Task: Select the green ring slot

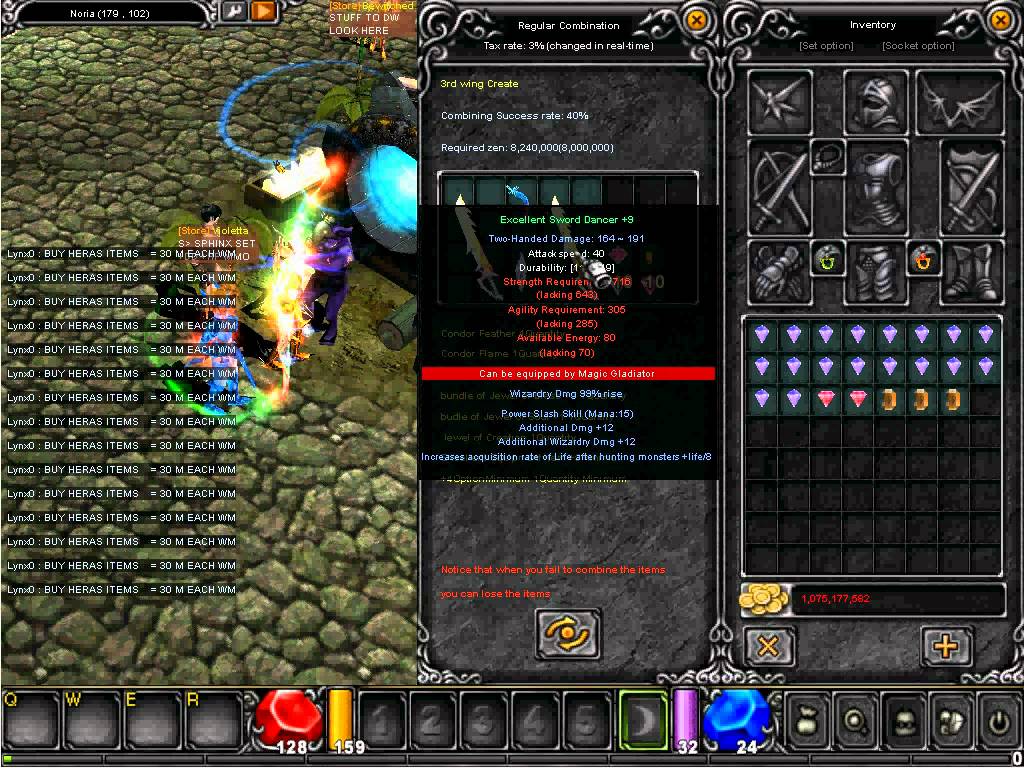Action: coord(827,261)
